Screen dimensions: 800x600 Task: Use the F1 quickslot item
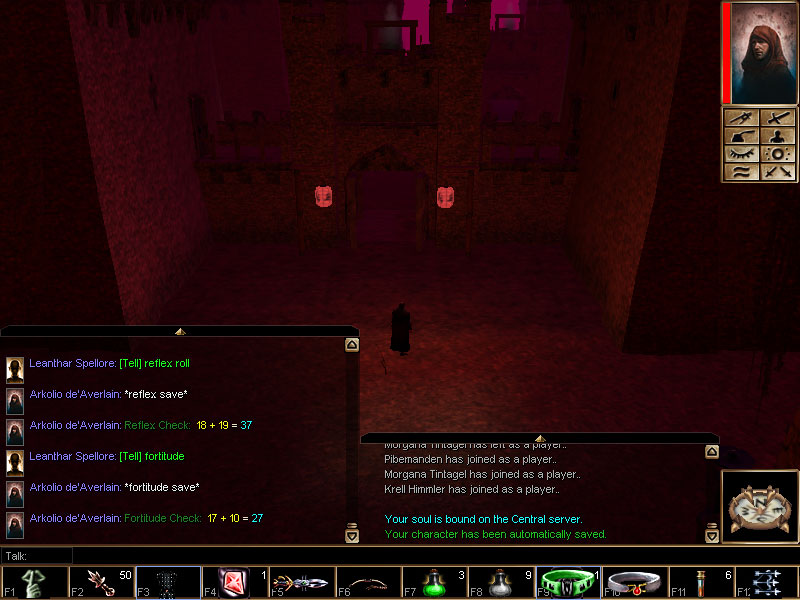tap(34, 582)
